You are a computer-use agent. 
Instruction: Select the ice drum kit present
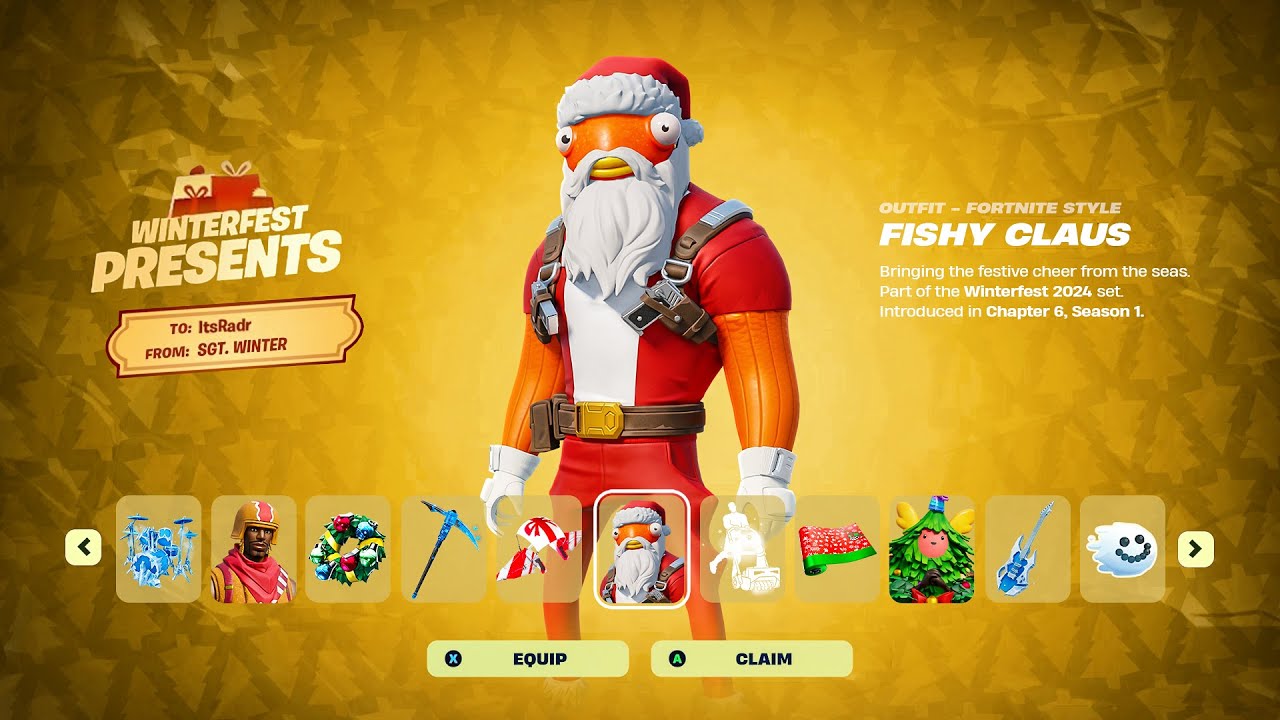tap(158, 549)
